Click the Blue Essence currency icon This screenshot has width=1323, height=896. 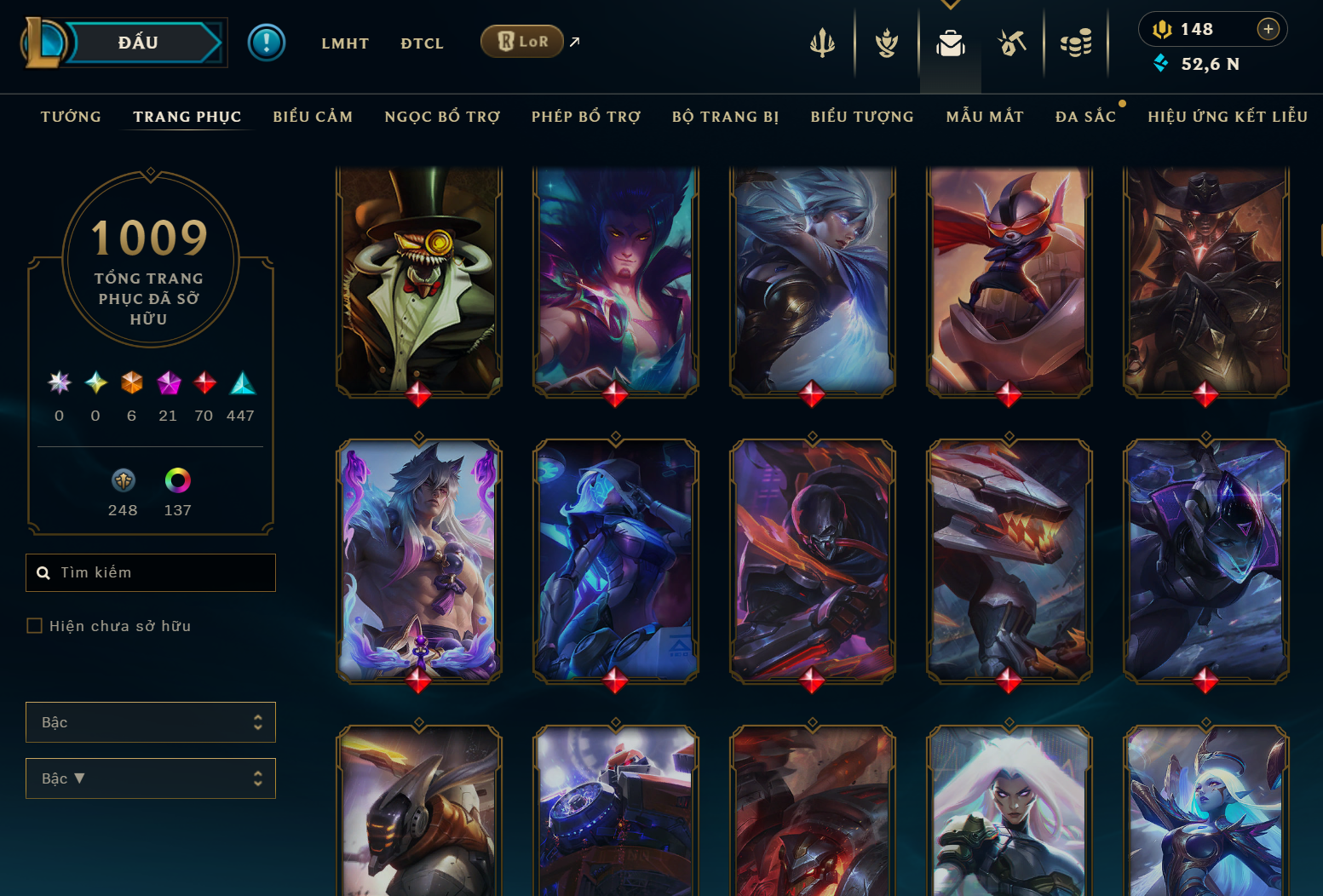click(x=1161, y=63)
